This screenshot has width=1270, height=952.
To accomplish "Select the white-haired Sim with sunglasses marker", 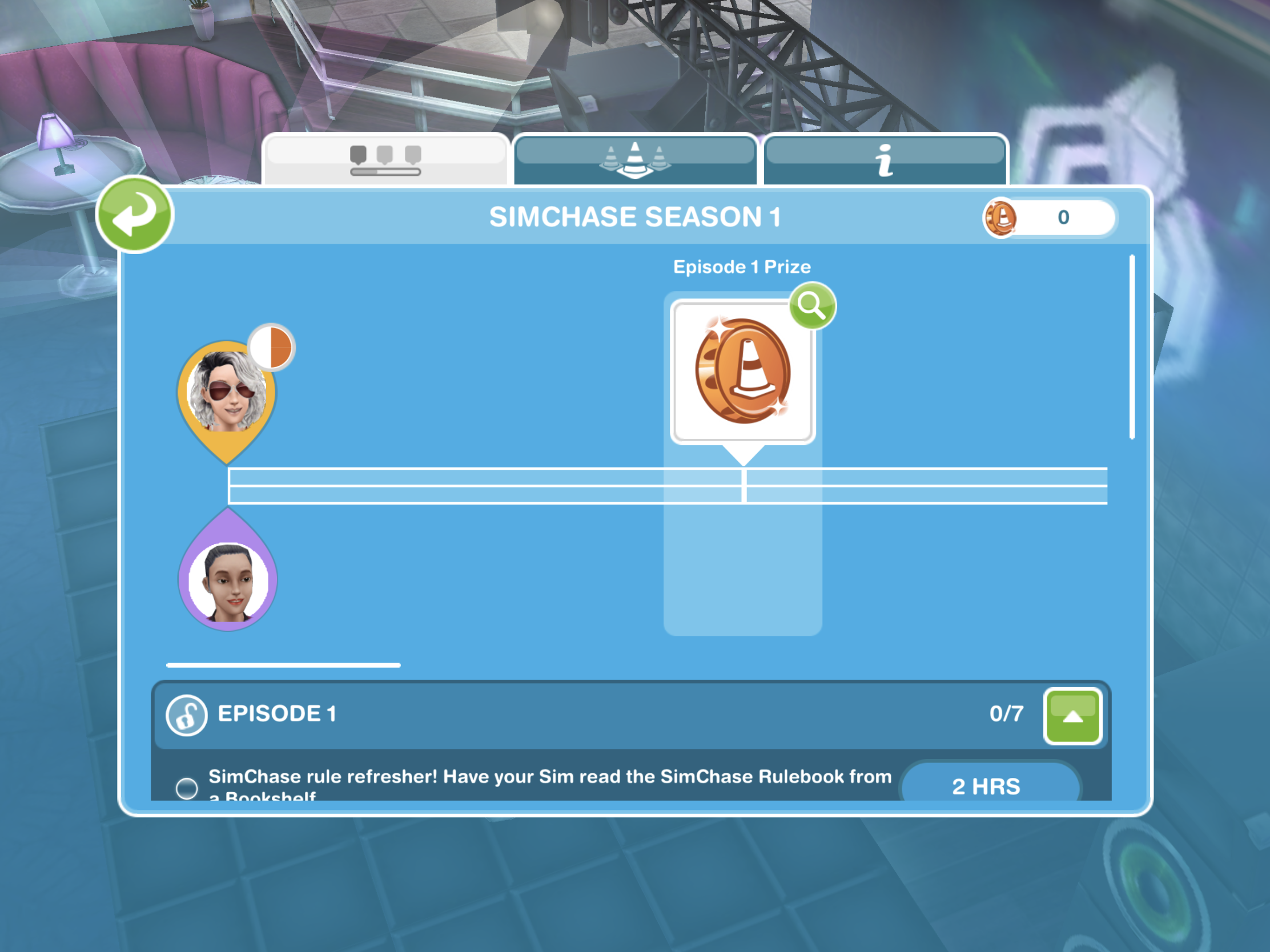I will pyautogui.click(x=227, y=393).
